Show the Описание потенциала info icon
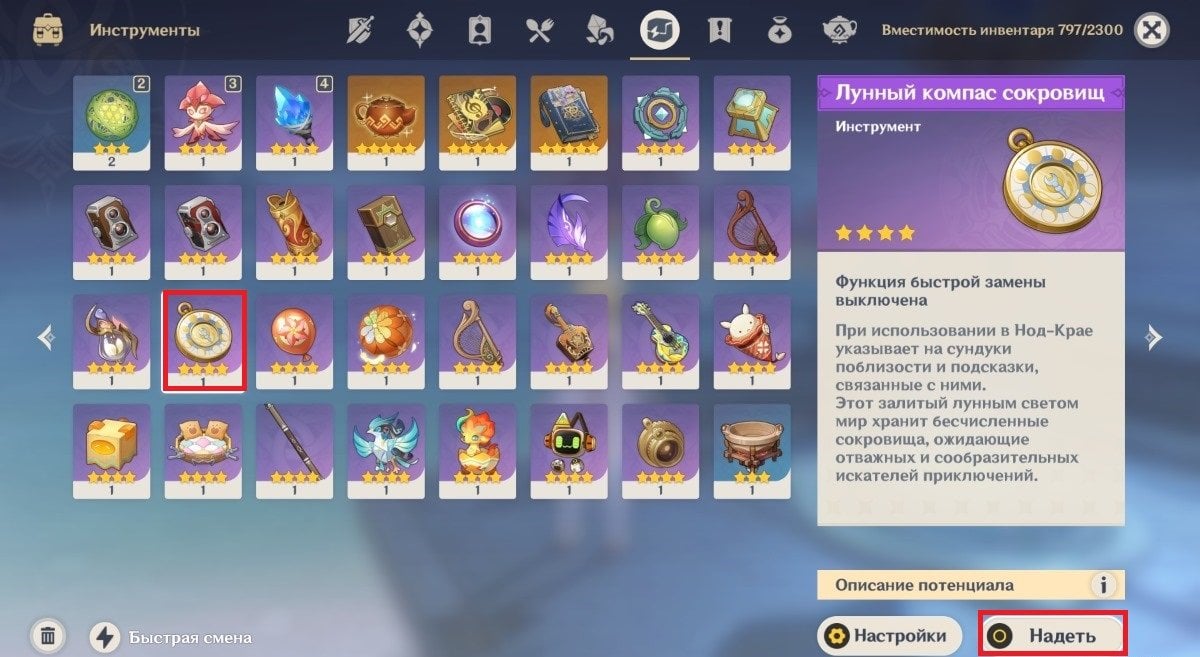This screenshot has width=1200, height=657. point(1103,585)
